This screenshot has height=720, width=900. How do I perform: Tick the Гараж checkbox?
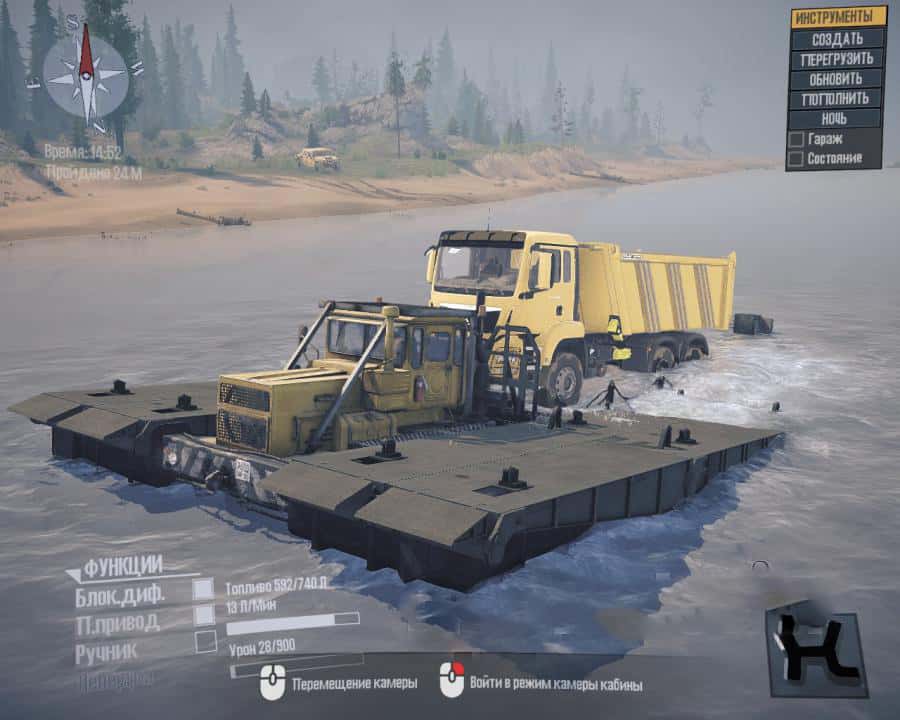[x=796, y=139]
